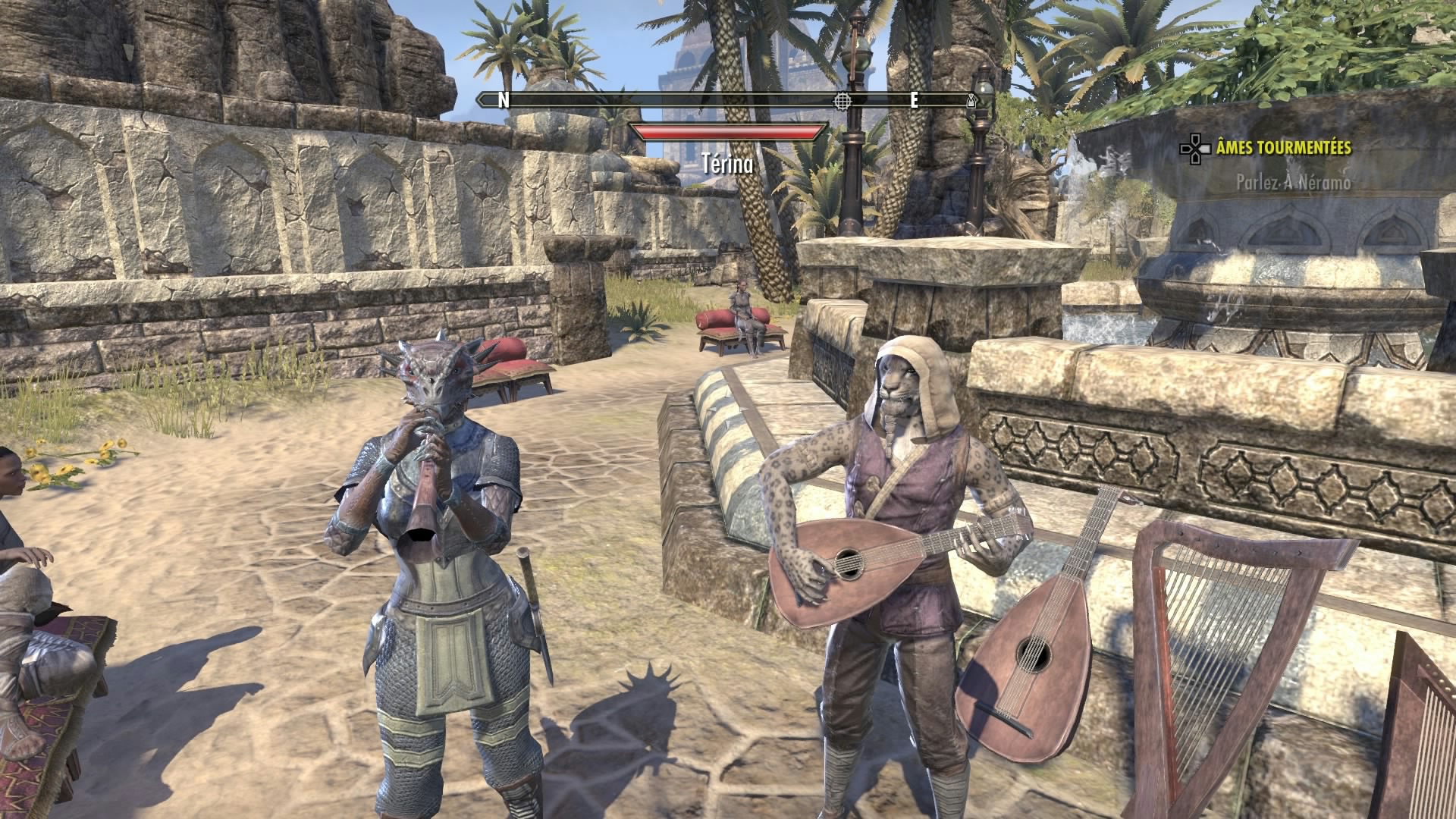The width and height of the screenshot is (1456, 819).
Task: Open details under Térina's name label
Action: 729,162
